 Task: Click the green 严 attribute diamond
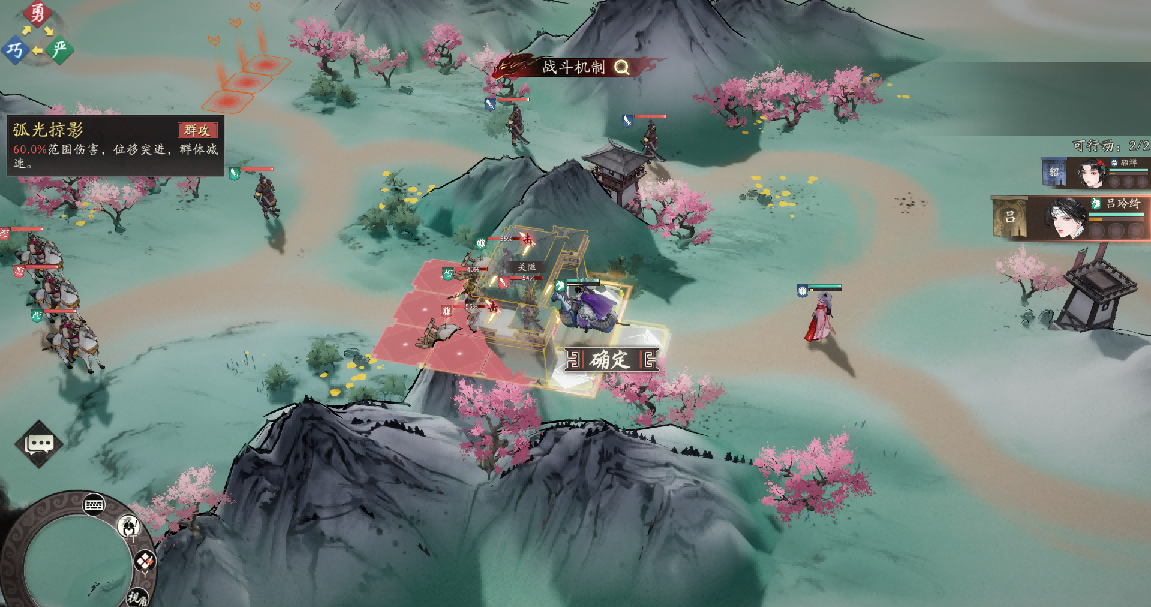point(60,49)
